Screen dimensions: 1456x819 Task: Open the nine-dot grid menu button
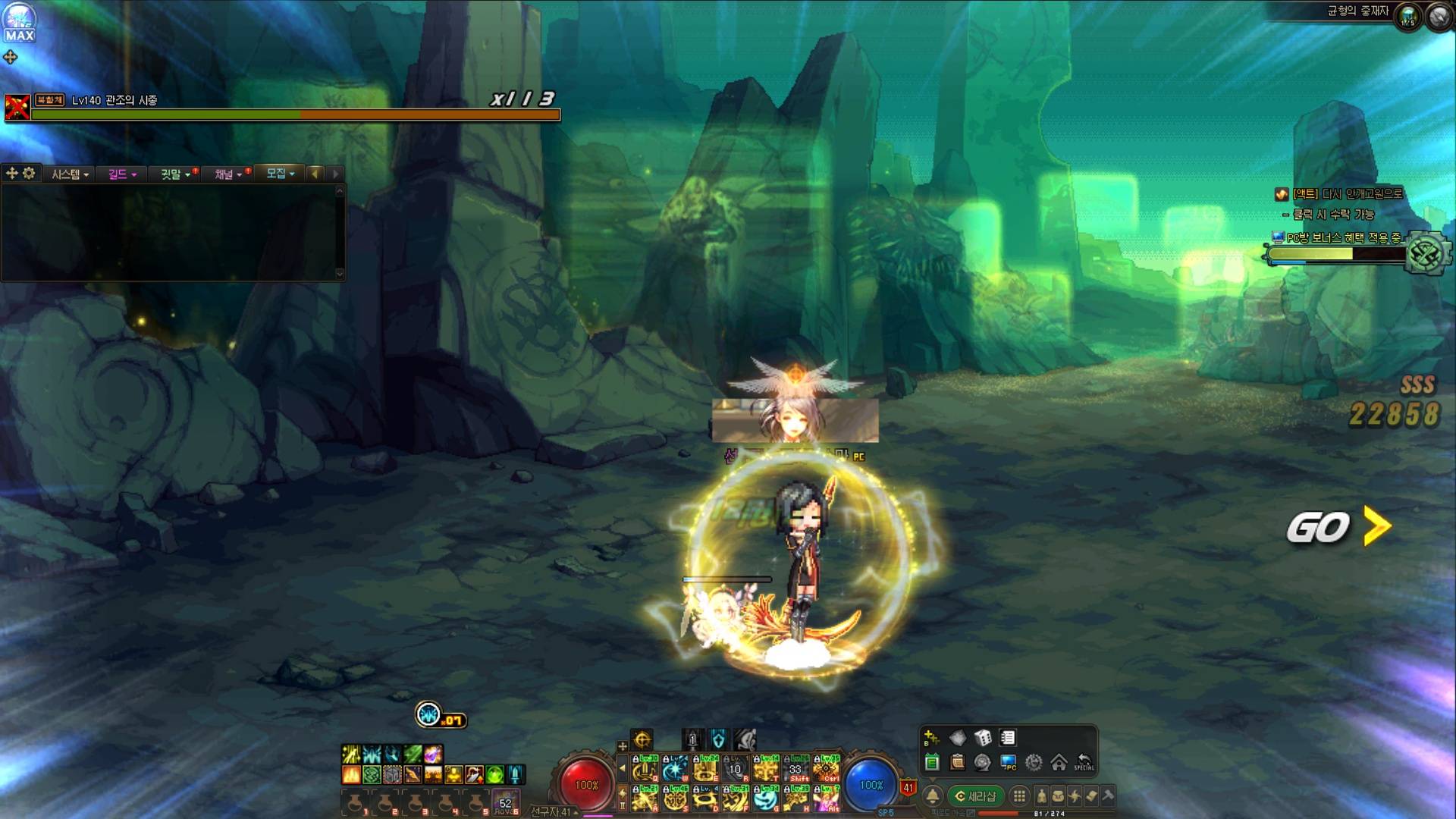(x=1020, y=796)
